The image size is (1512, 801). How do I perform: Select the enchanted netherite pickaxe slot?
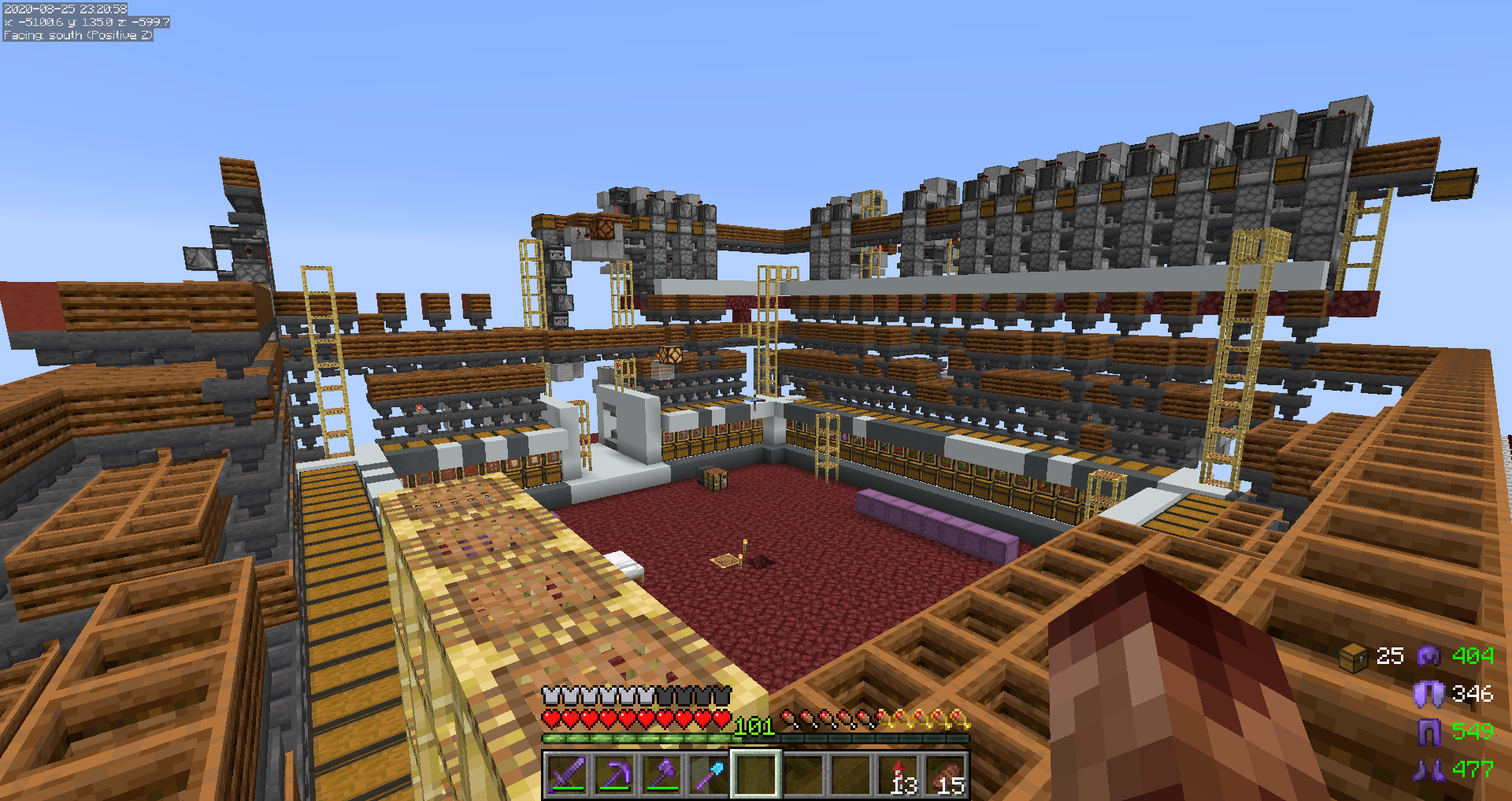click(x=613, y=774)
